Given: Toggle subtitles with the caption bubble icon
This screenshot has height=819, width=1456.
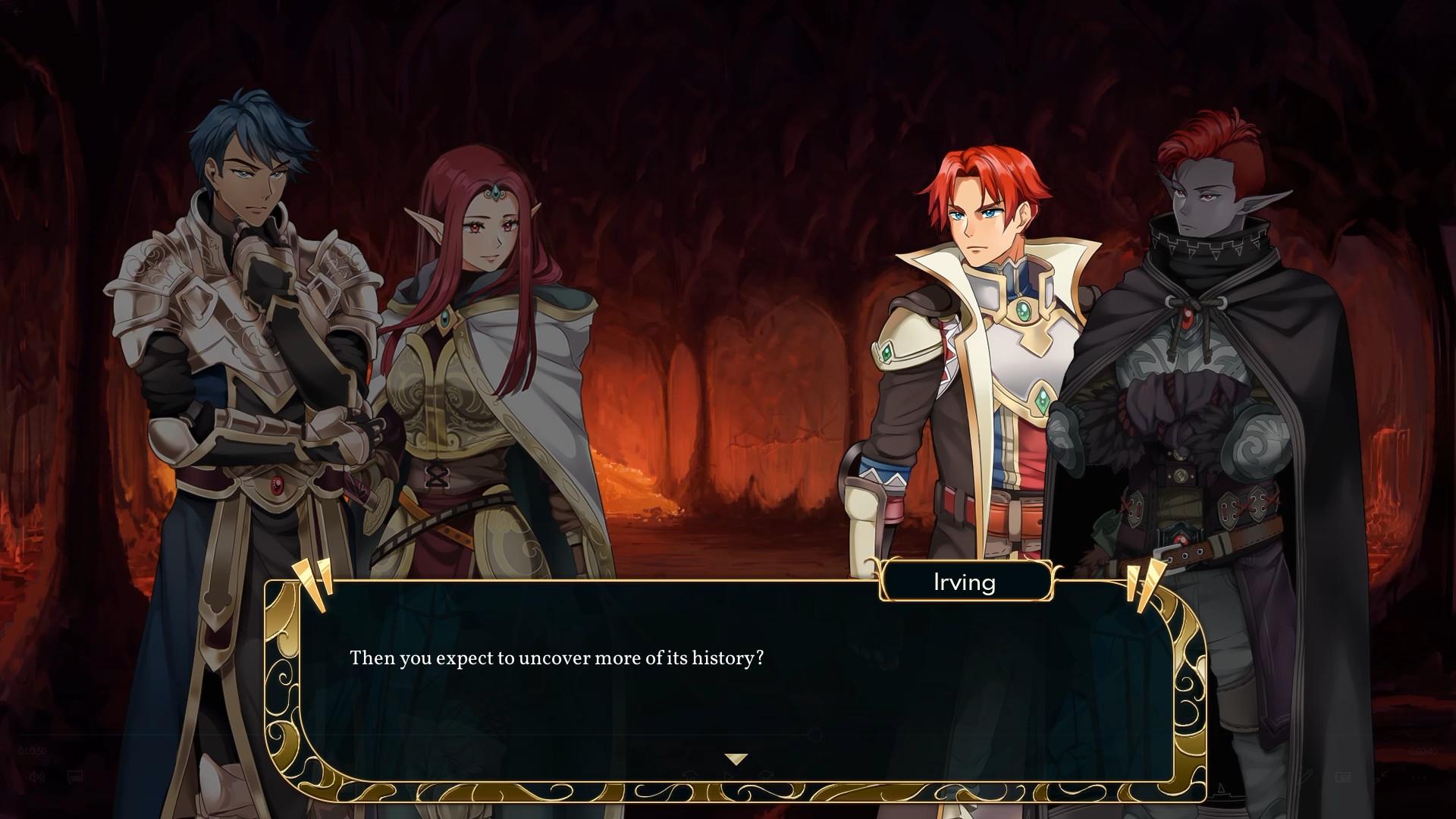Looking at the screenshot, I should pos(74,775).
